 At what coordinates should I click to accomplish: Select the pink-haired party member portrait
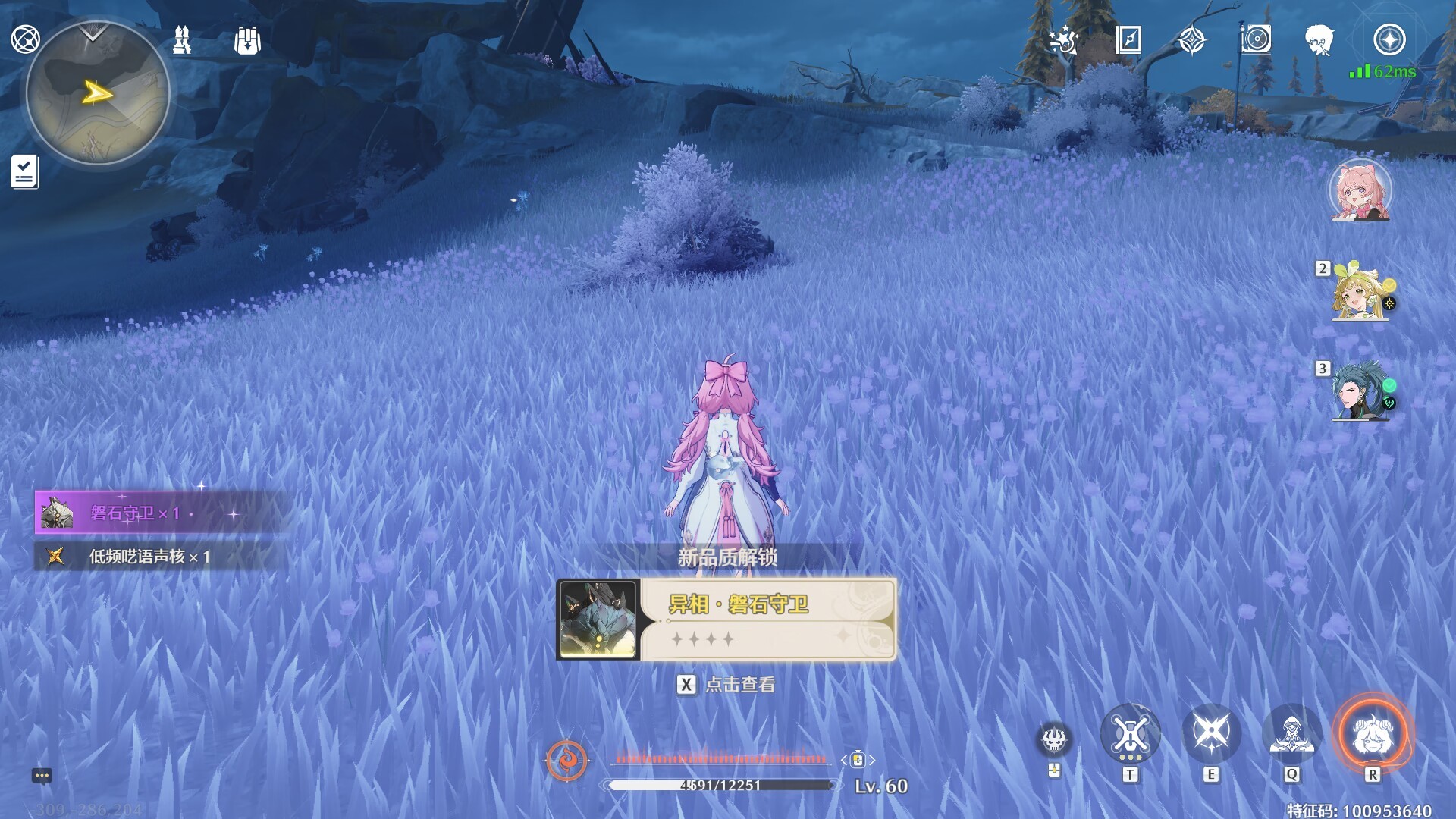(x=1360, y=190)
